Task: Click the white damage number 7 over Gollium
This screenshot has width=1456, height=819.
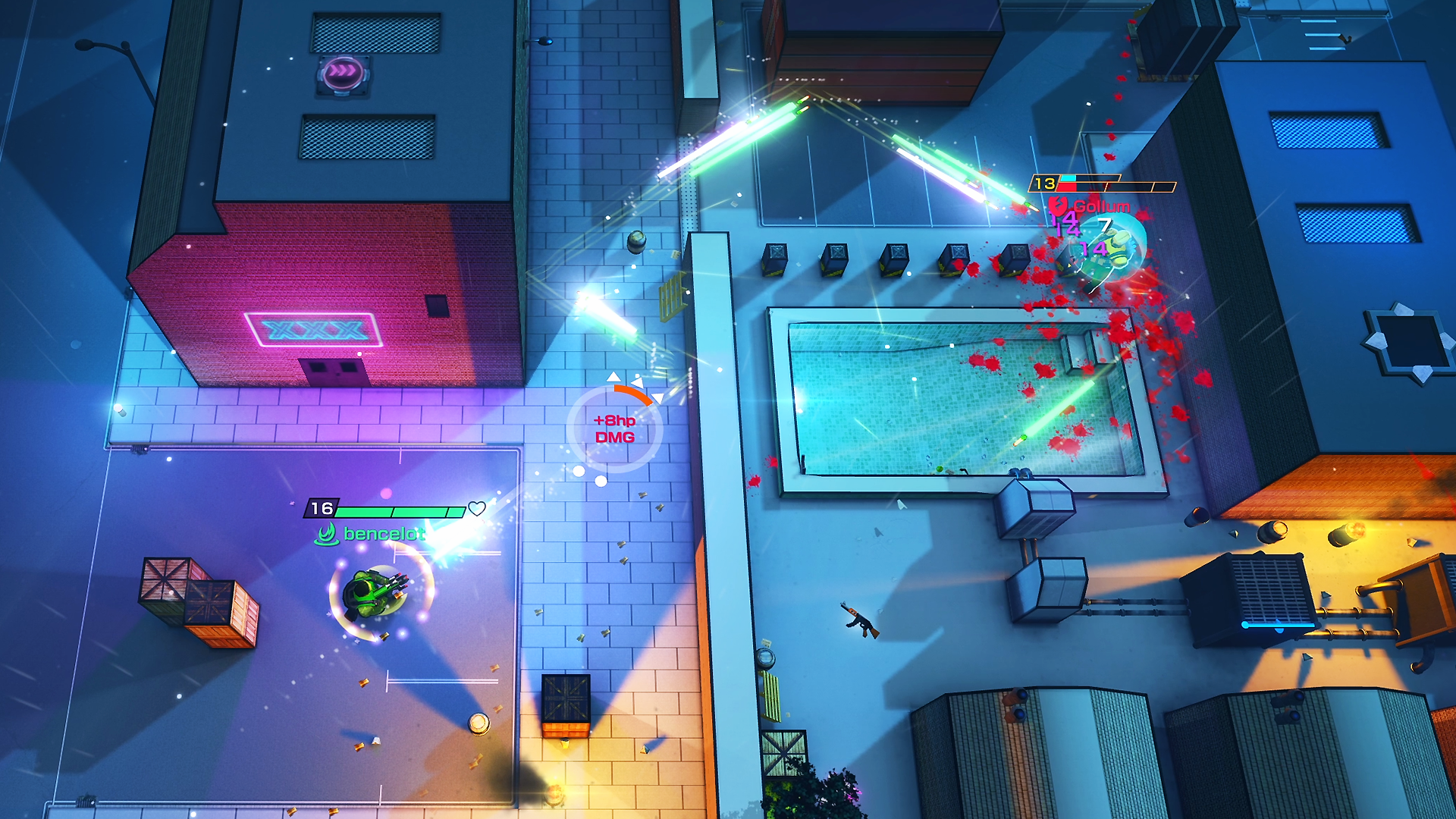Action: pyautogui.click(x=1105, y=225)
